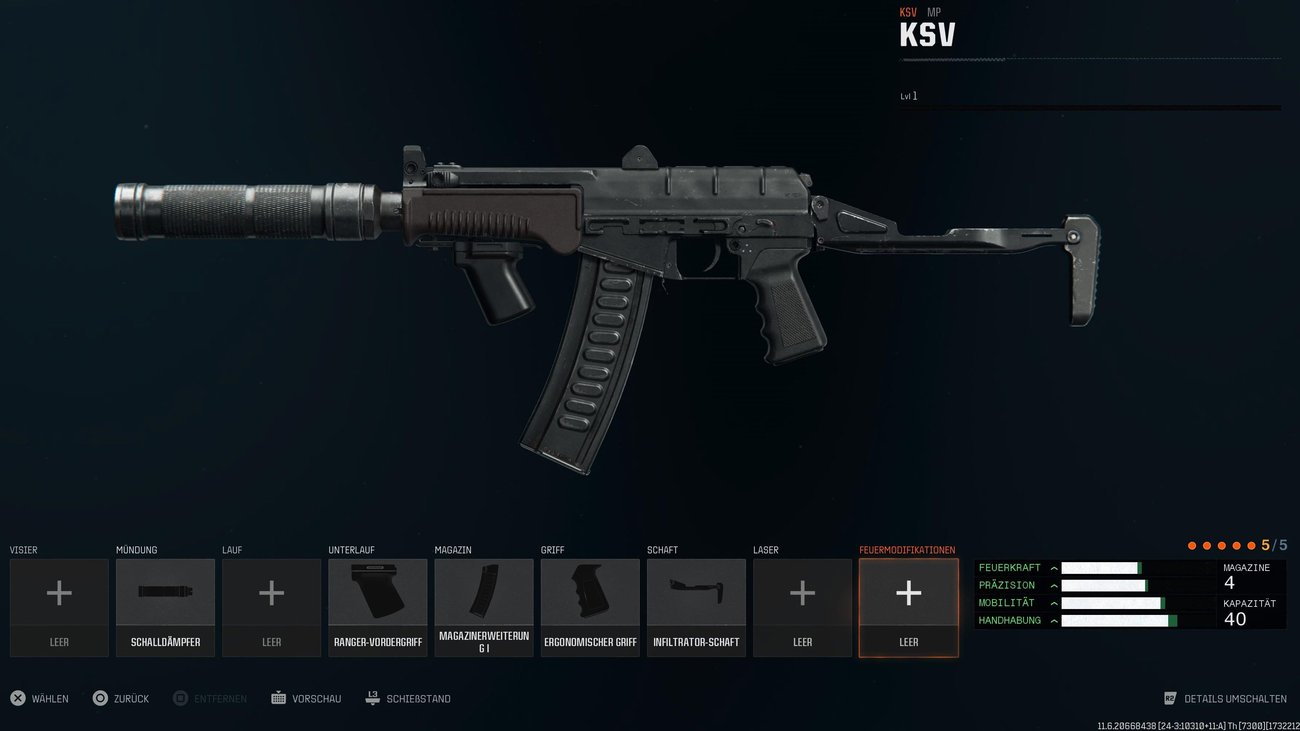The width and height of the screenshot is (1300, 731).
Task: Select the Ranger-Vordergriff underbarrel slot
Action: pyautogui.click(x=378, y=607)
